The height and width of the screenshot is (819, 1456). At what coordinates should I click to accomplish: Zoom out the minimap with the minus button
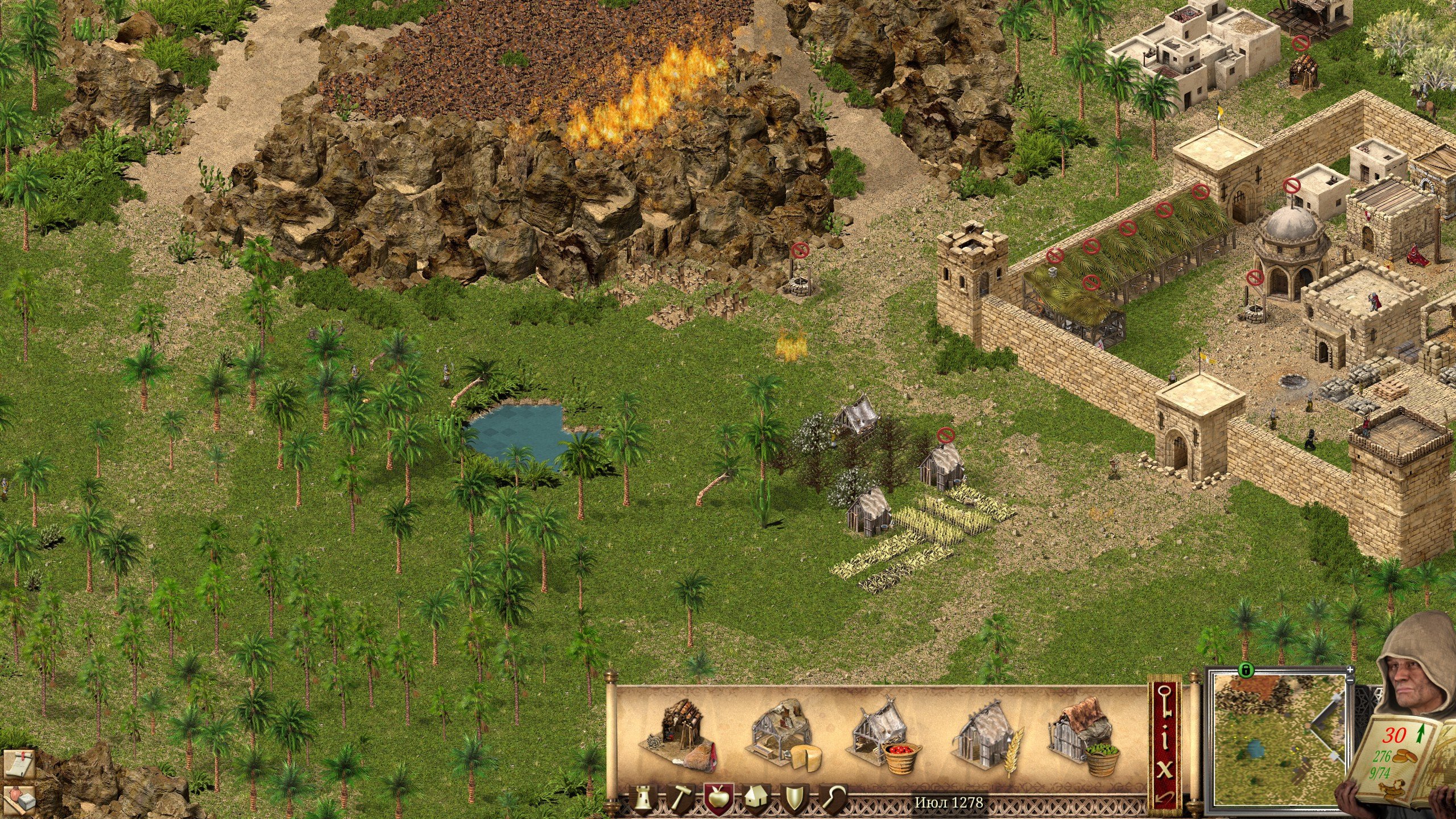coord(1350,681)
